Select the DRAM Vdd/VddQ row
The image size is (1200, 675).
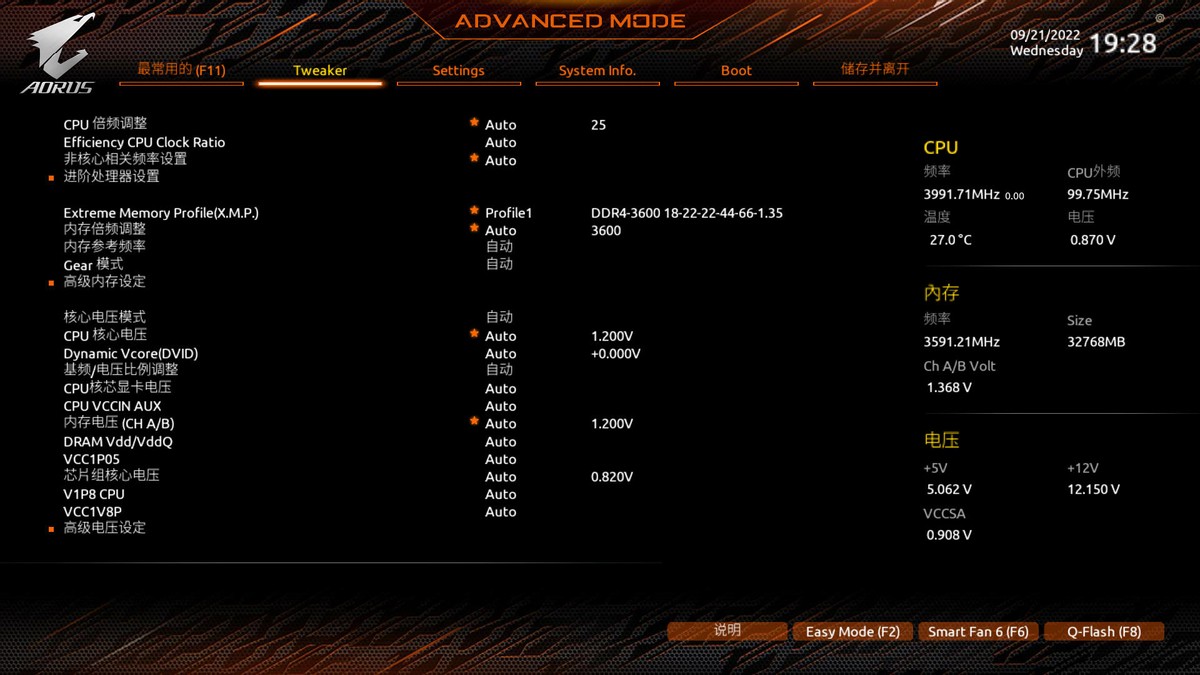click(118, 441)
